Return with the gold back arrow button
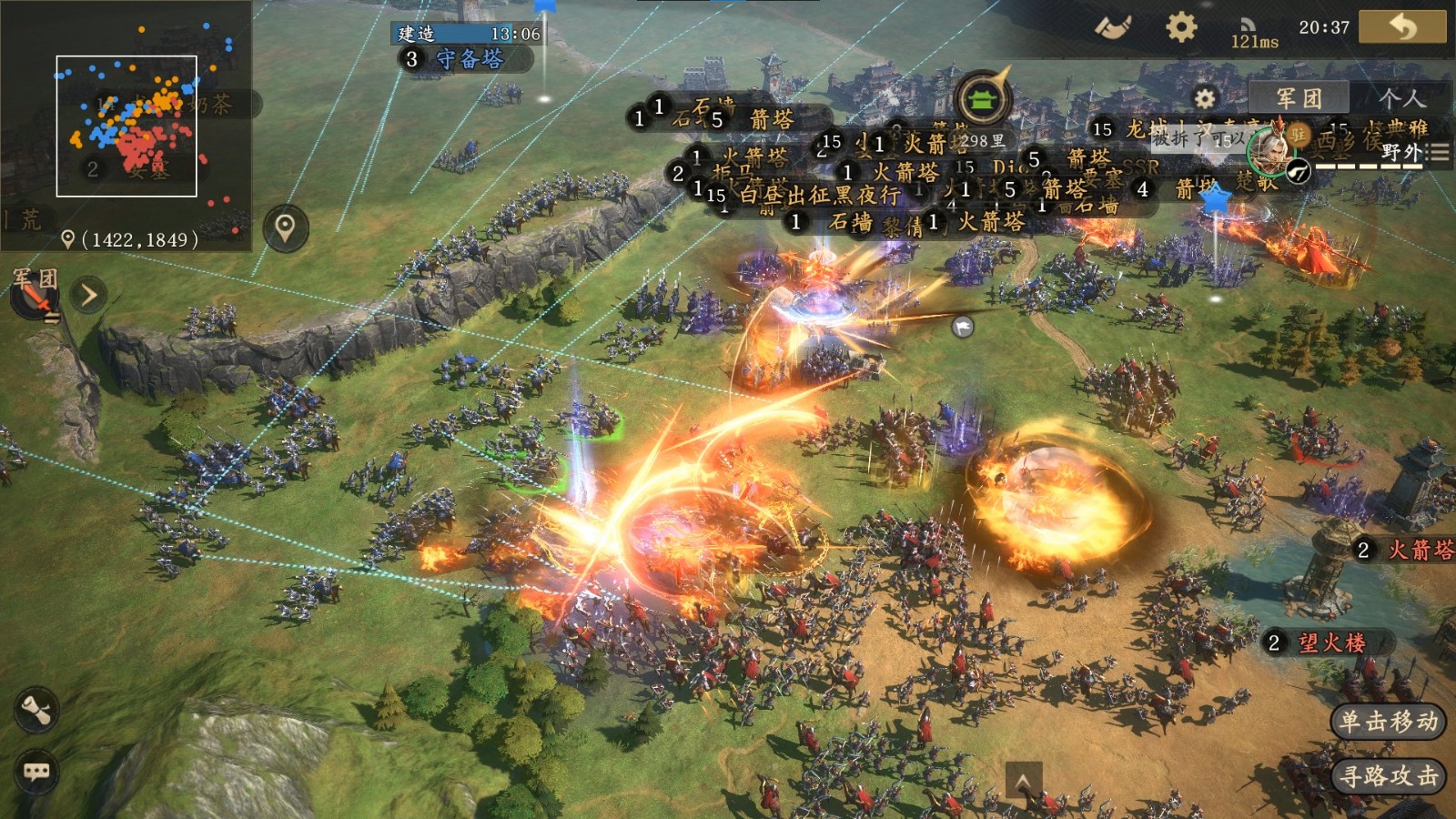 coord(1401,26)
